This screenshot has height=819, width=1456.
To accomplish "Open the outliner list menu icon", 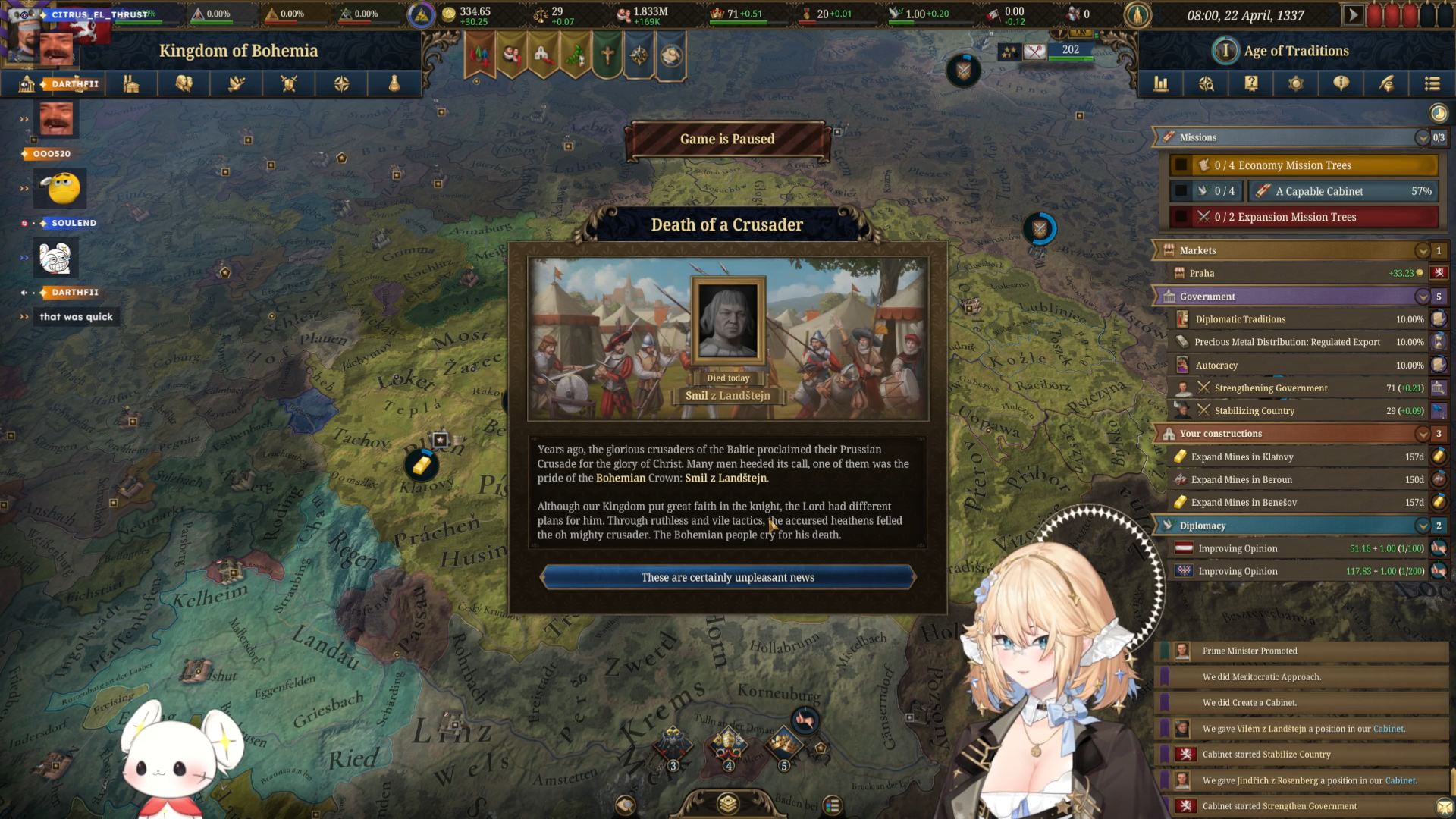I will pyautogui.click(x=1432, y=84).
